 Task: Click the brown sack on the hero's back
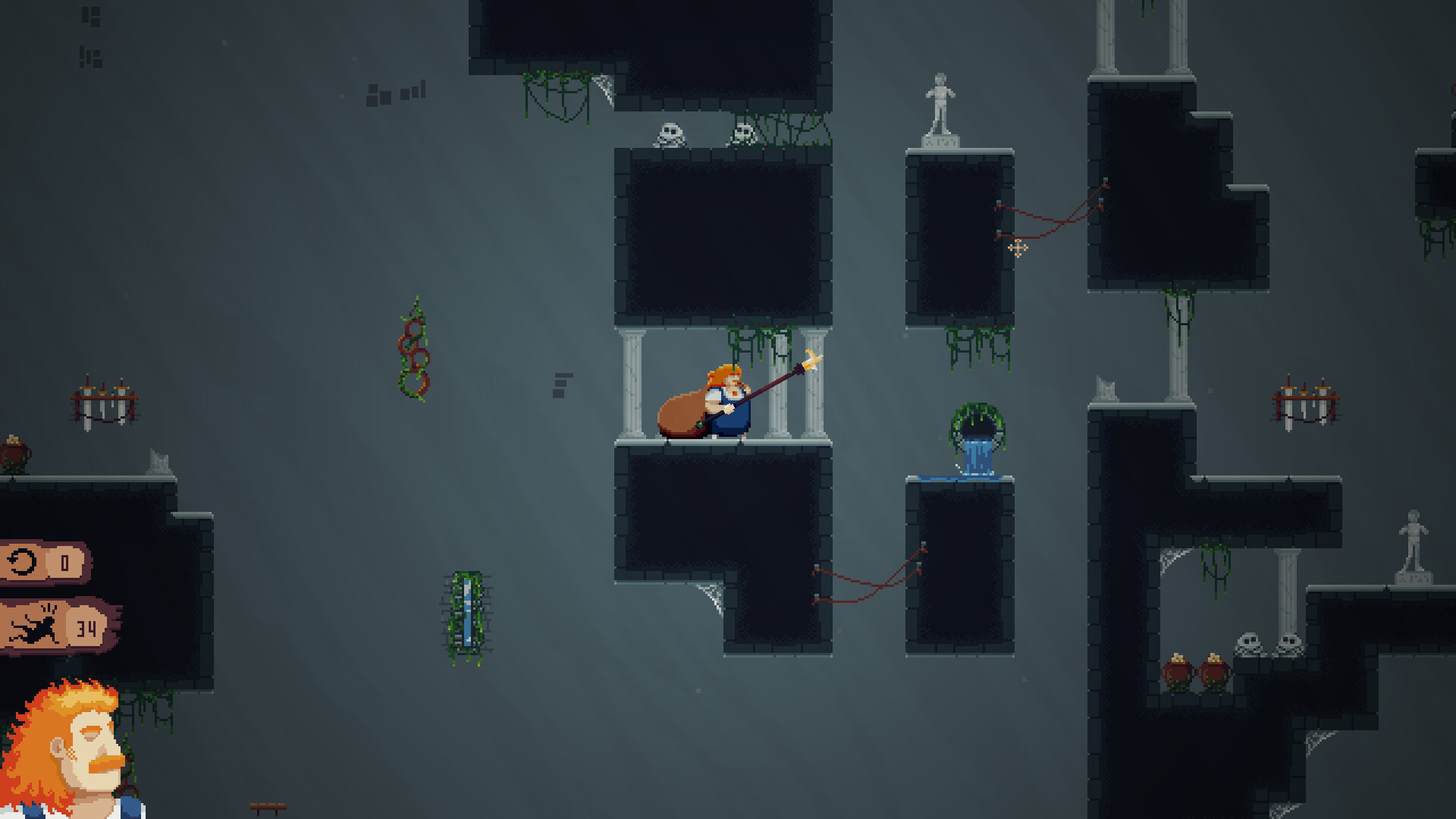pos(681,413)
